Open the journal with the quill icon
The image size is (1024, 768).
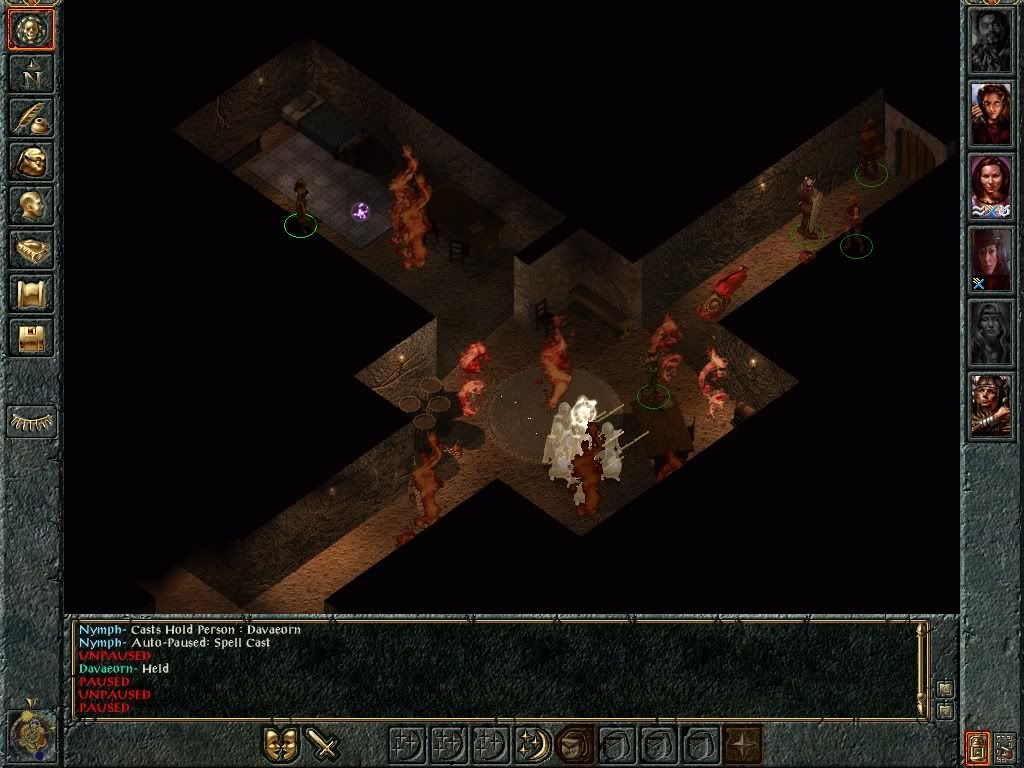31,117
